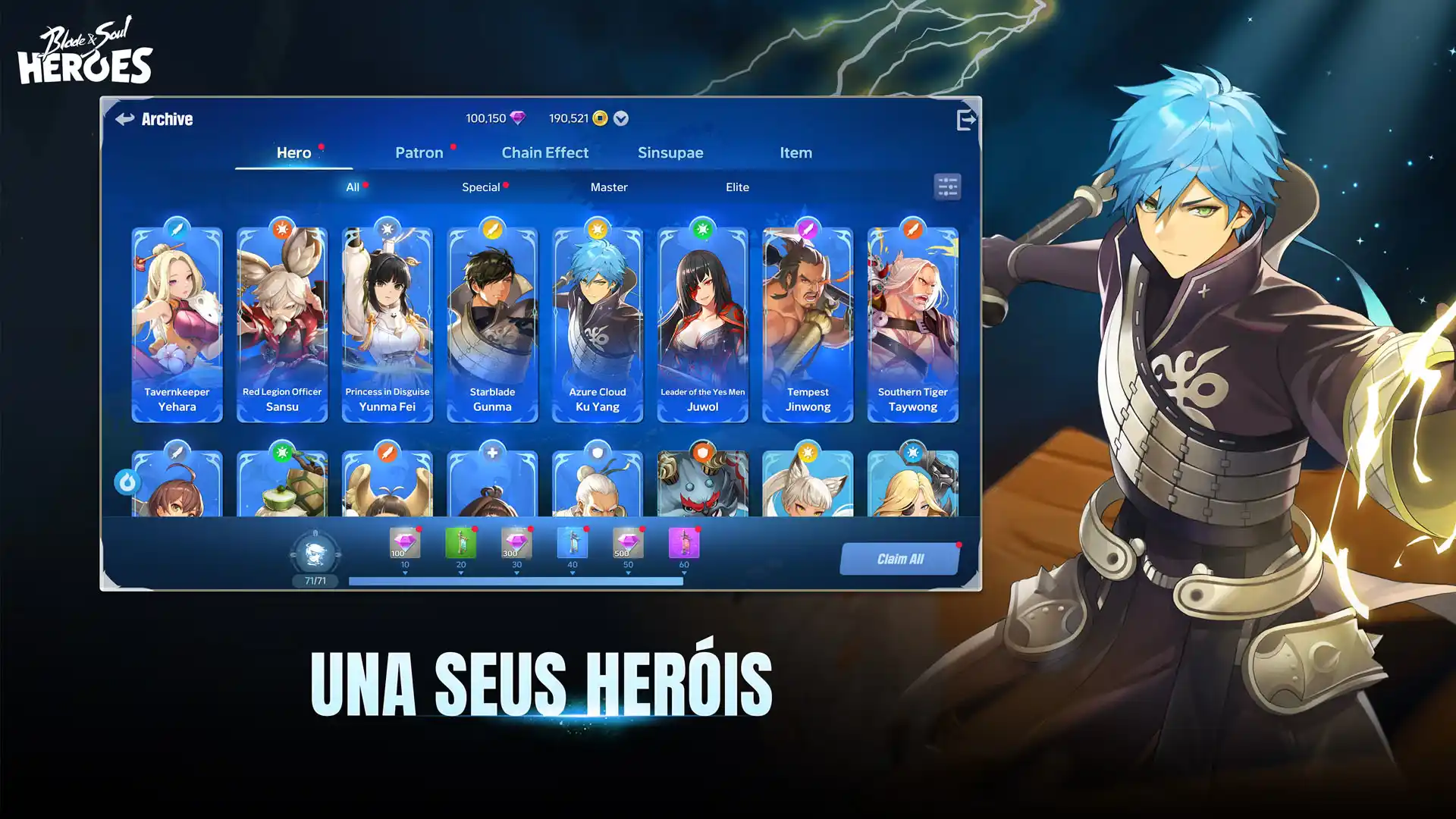Viewport: 1456px width, 819px height.
Task: Click the exit icon in the top-right corner
Action: tap(965, 118)
